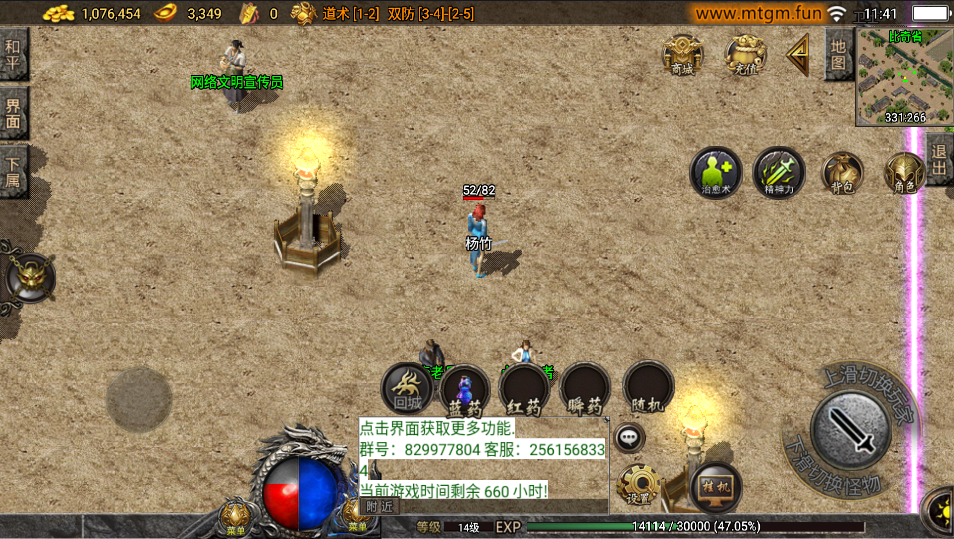The height and width of the screenshot is (539, 954).
Task: Open the 充值 recharge money bag
Action: [745, 54]
